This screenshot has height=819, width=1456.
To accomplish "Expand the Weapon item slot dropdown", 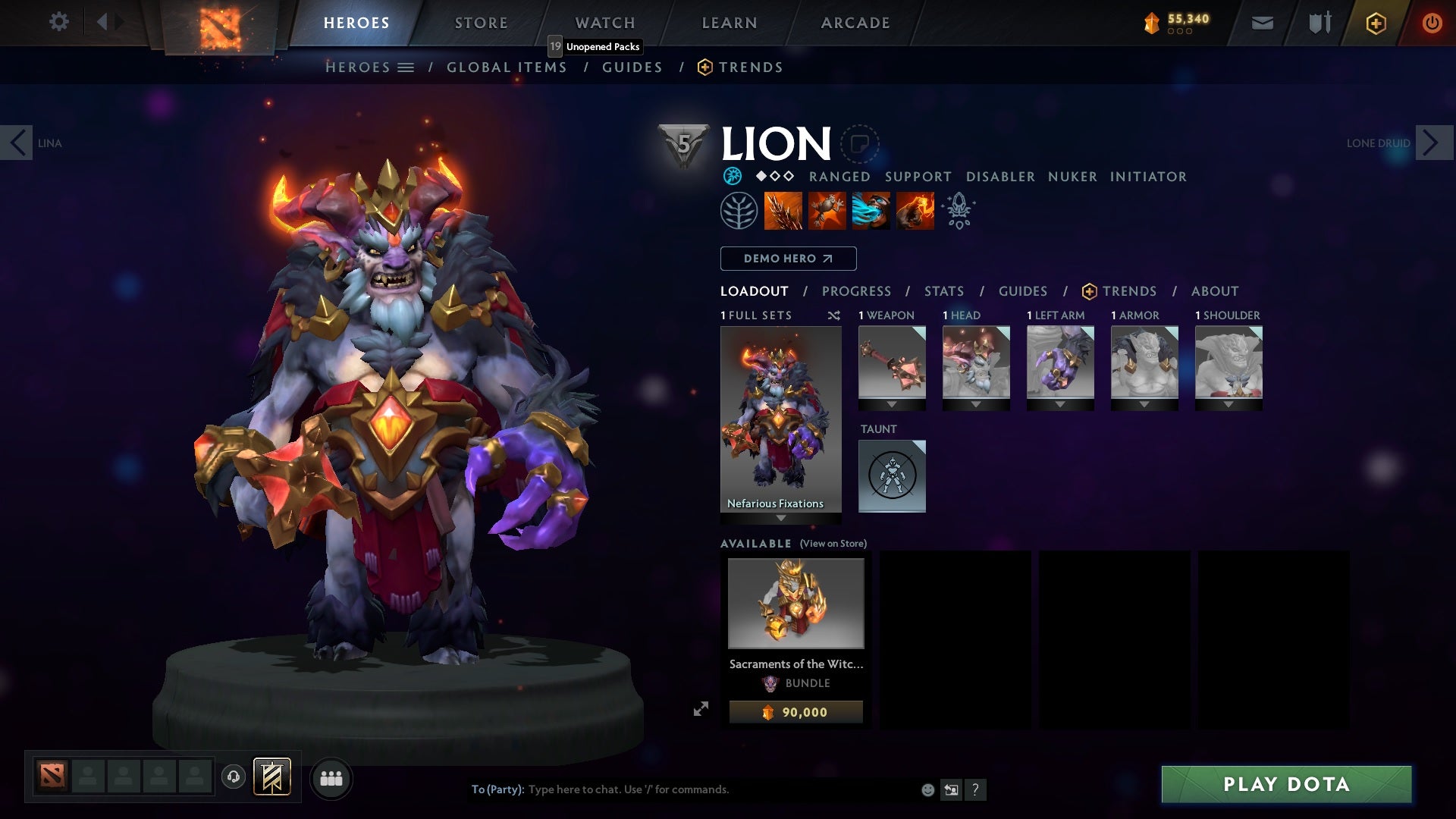I will coord(892,403).
